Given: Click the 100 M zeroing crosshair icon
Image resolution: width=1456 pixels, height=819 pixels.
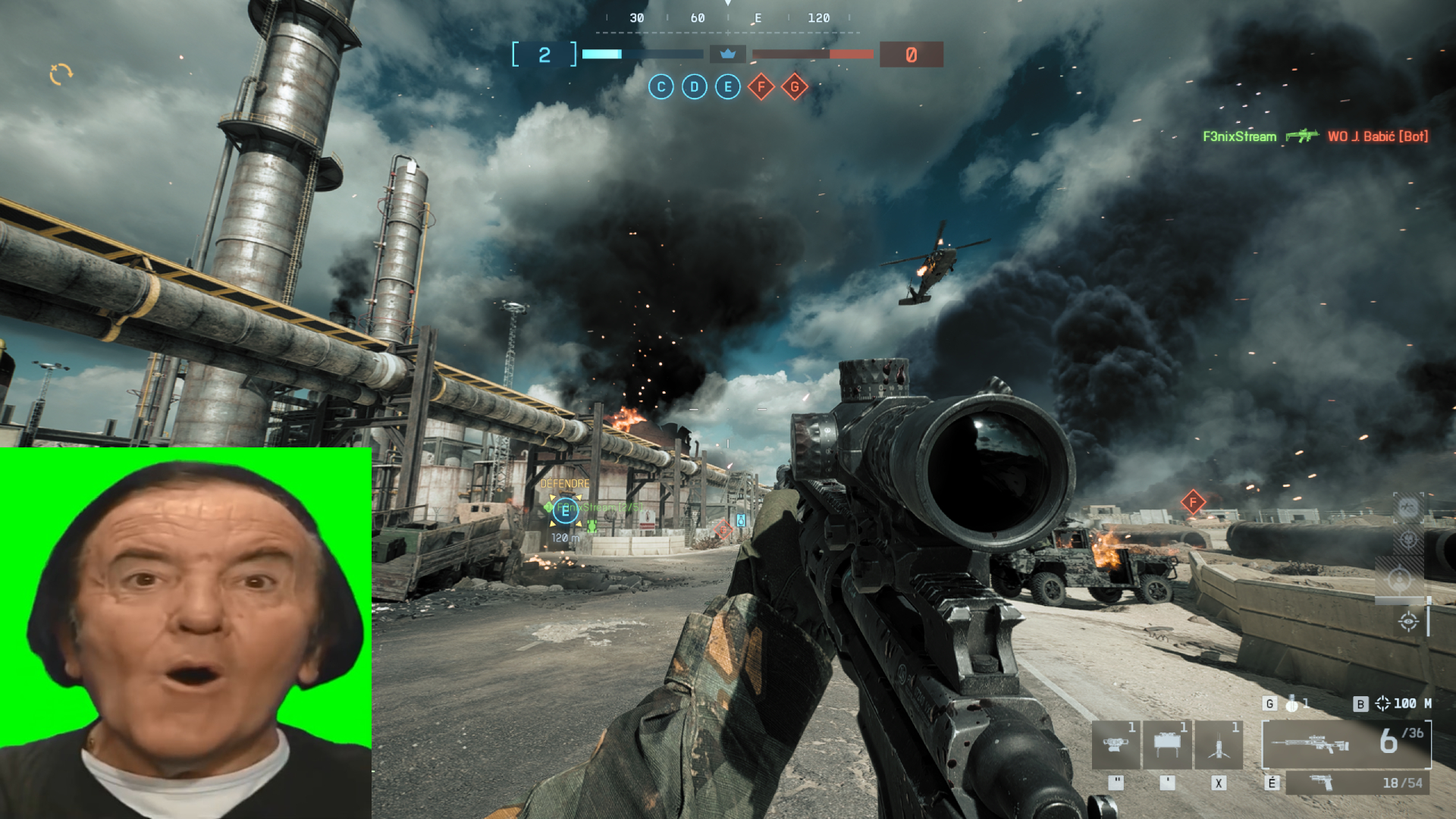Looking at the screenshot, I should (x=1382, y=704).
